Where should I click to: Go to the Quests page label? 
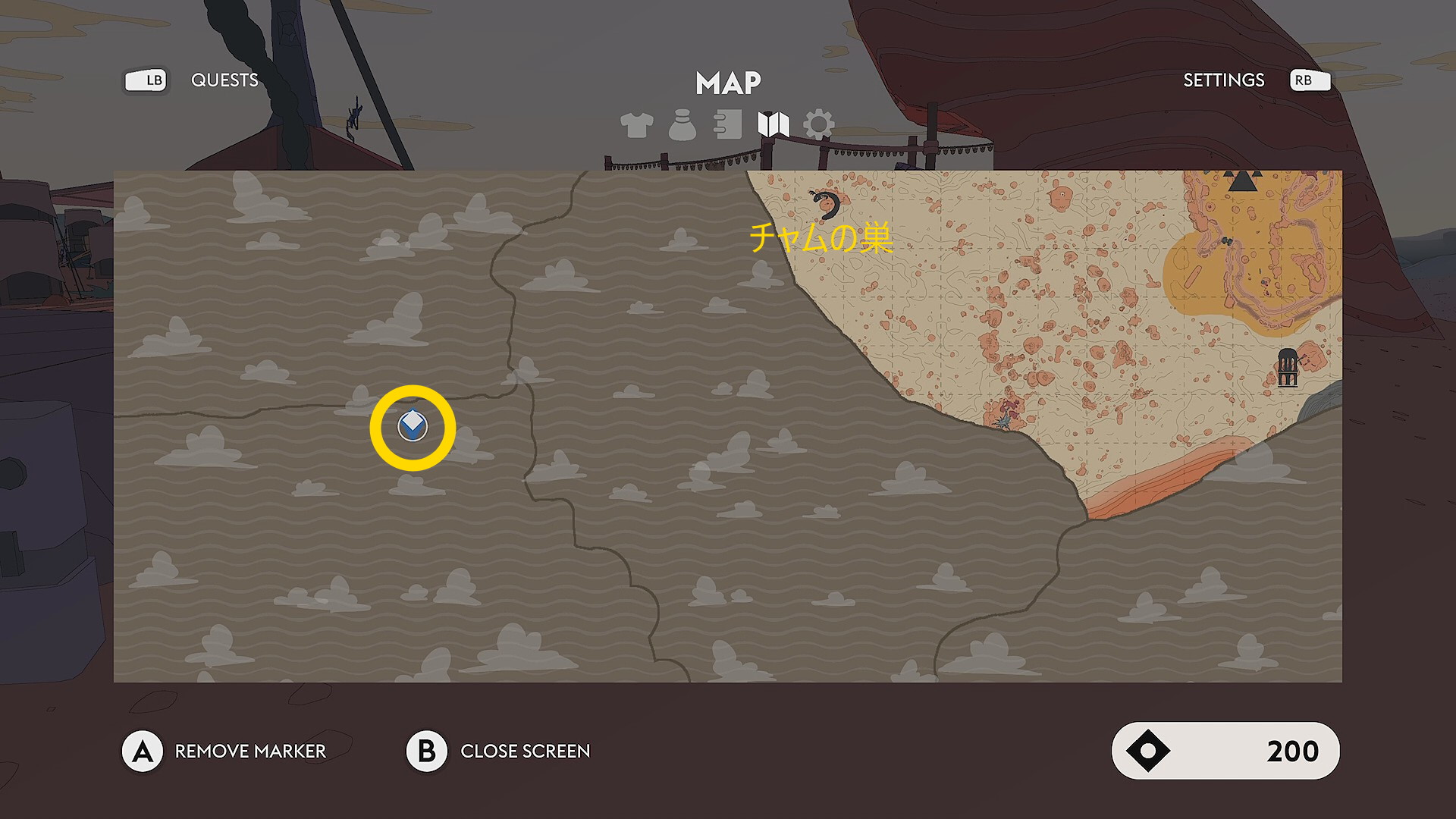[224, 80]
